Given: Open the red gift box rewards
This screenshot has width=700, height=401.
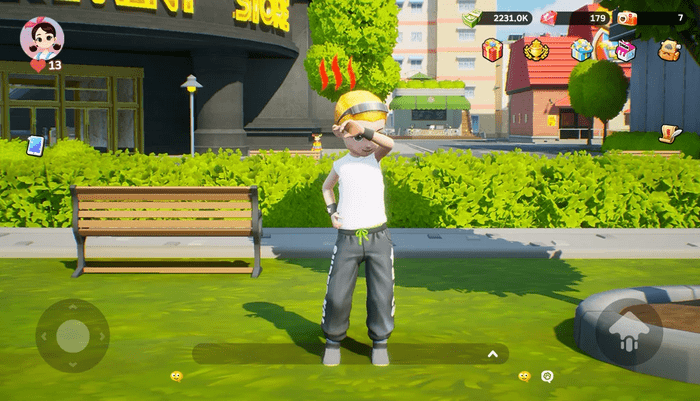Looking at the screenshot, I should pos(492,49).
